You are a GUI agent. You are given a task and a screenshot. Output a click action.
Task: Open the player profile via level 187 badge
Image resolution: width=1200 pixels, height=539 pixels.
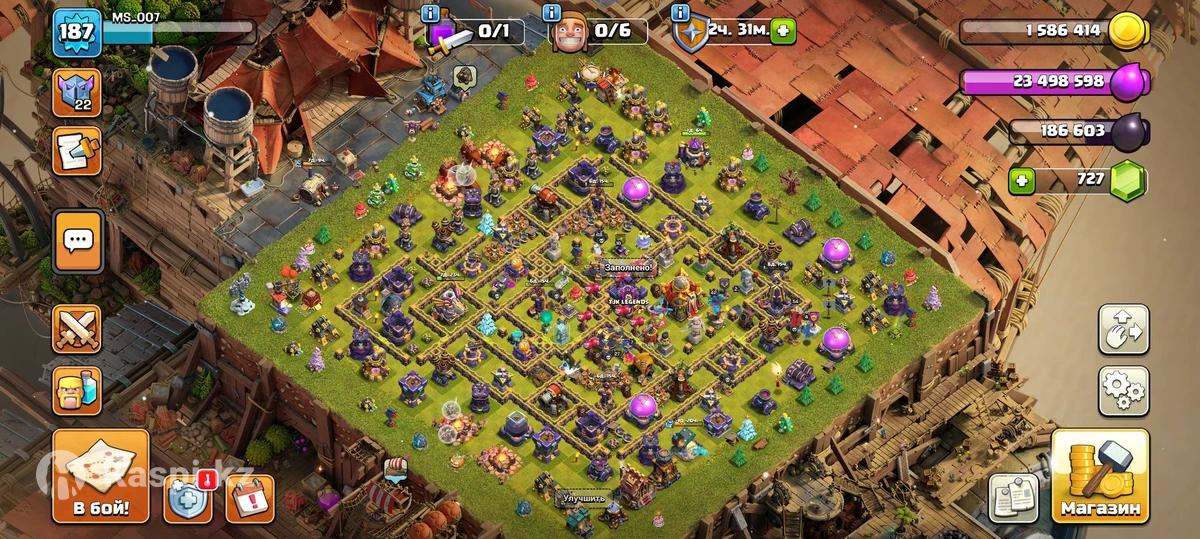coord(76,34)
